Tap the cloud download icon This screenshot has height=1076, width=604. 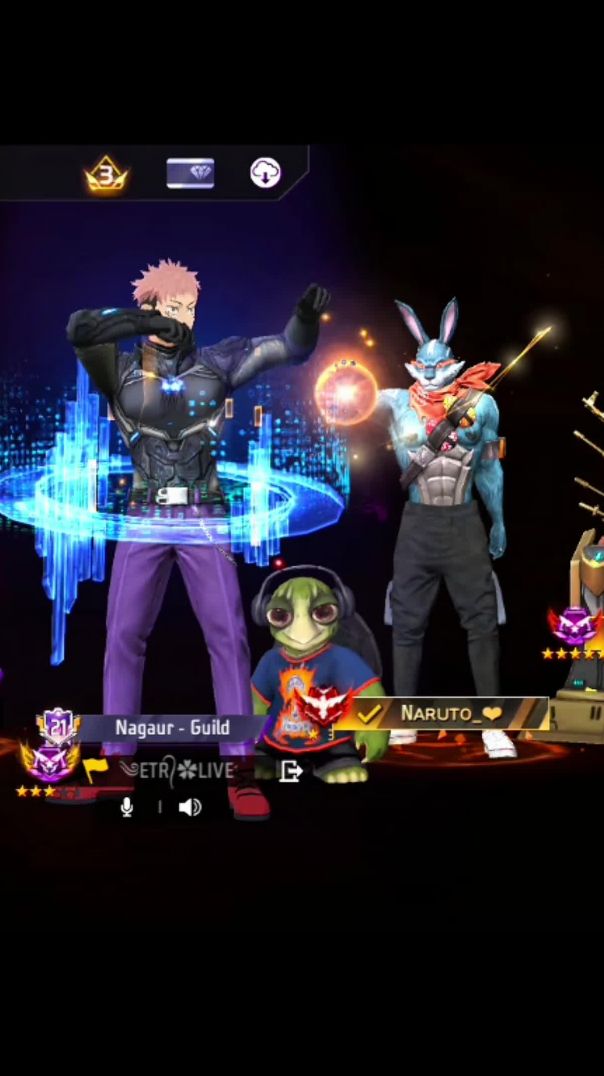pos(265,174)
